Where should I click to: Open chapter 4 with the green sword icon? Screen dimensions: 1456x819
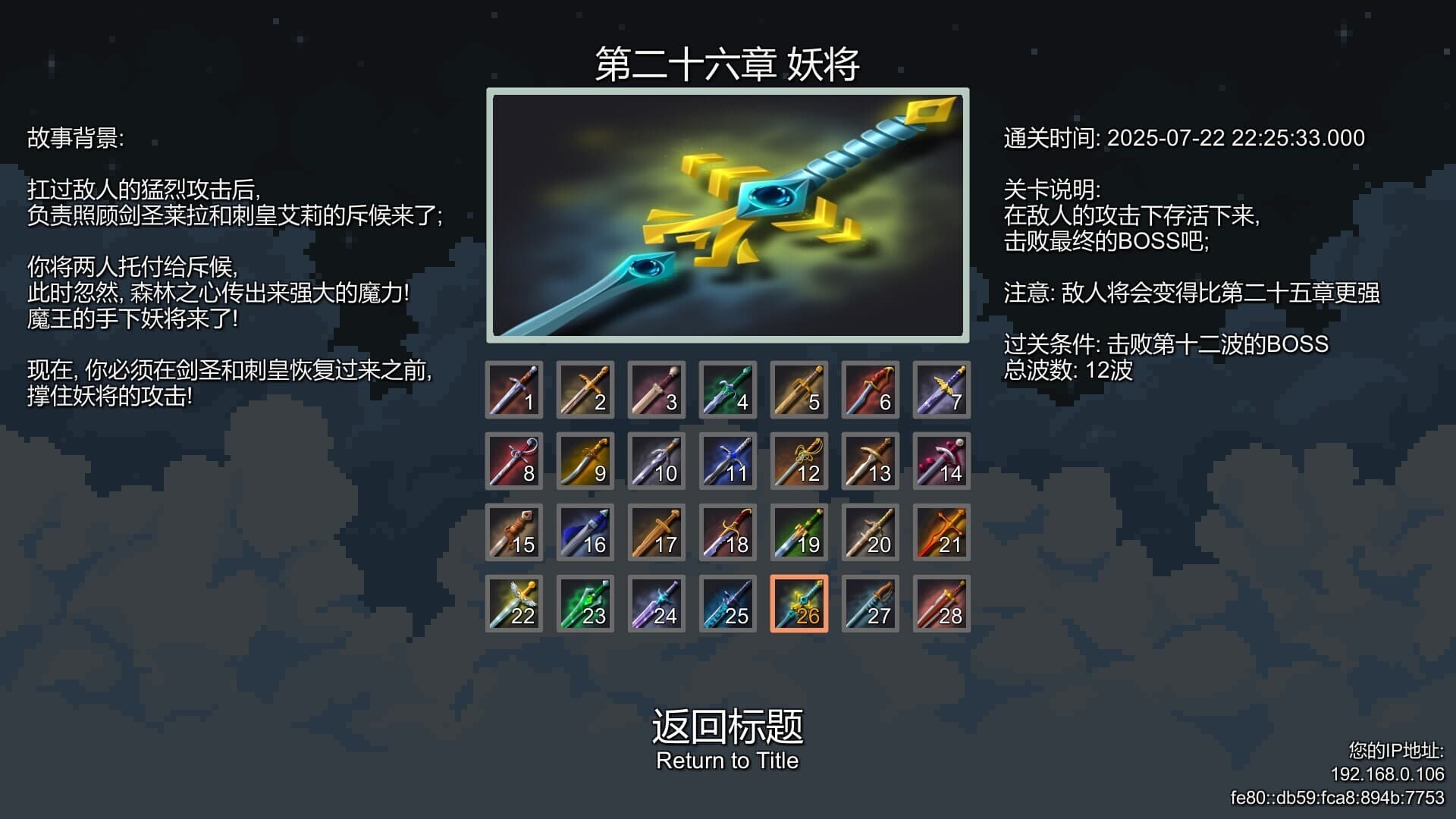[x=728, y=391]
